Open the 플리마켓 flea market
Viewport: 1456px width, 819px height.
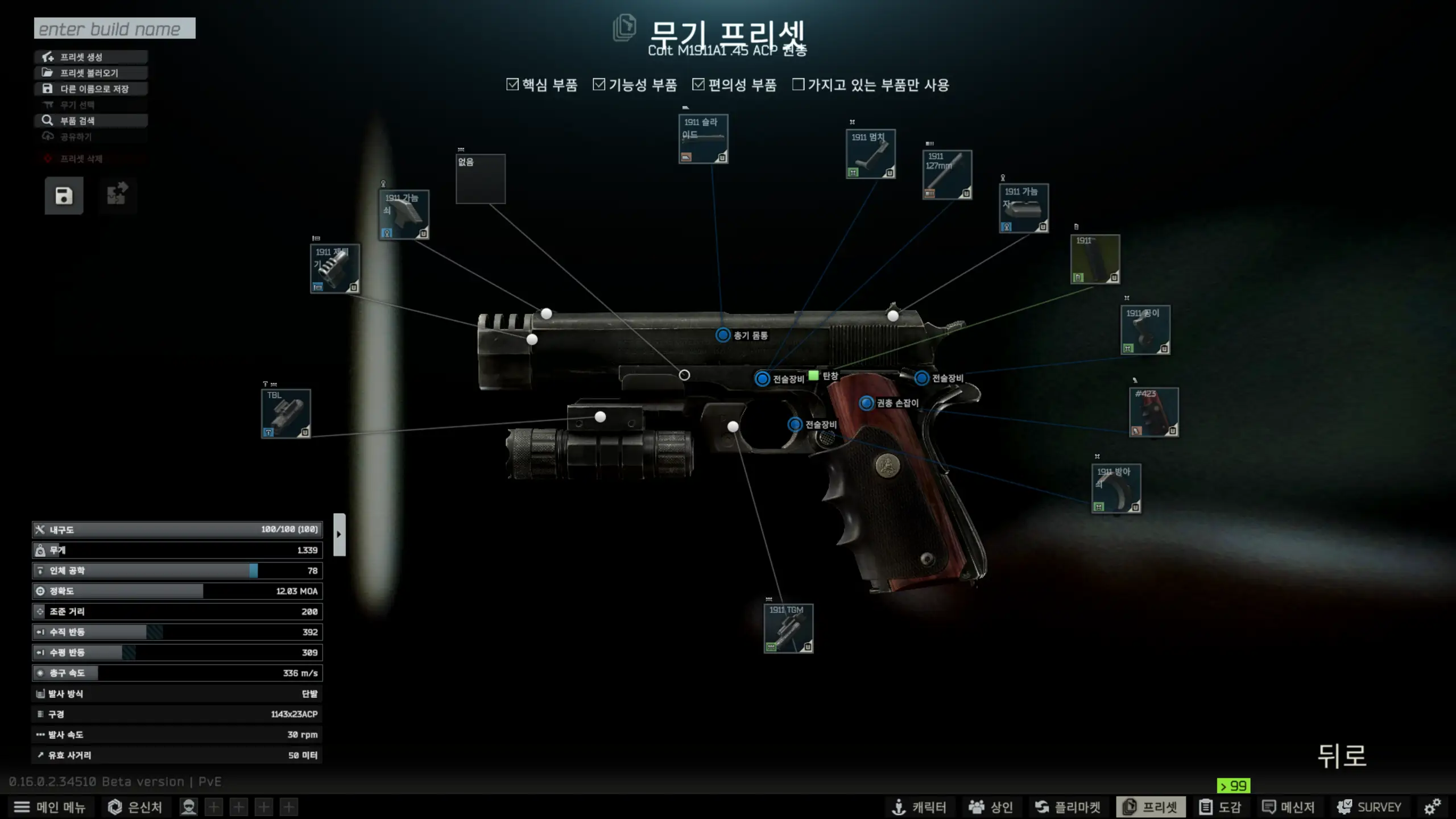pos(1068,807)
